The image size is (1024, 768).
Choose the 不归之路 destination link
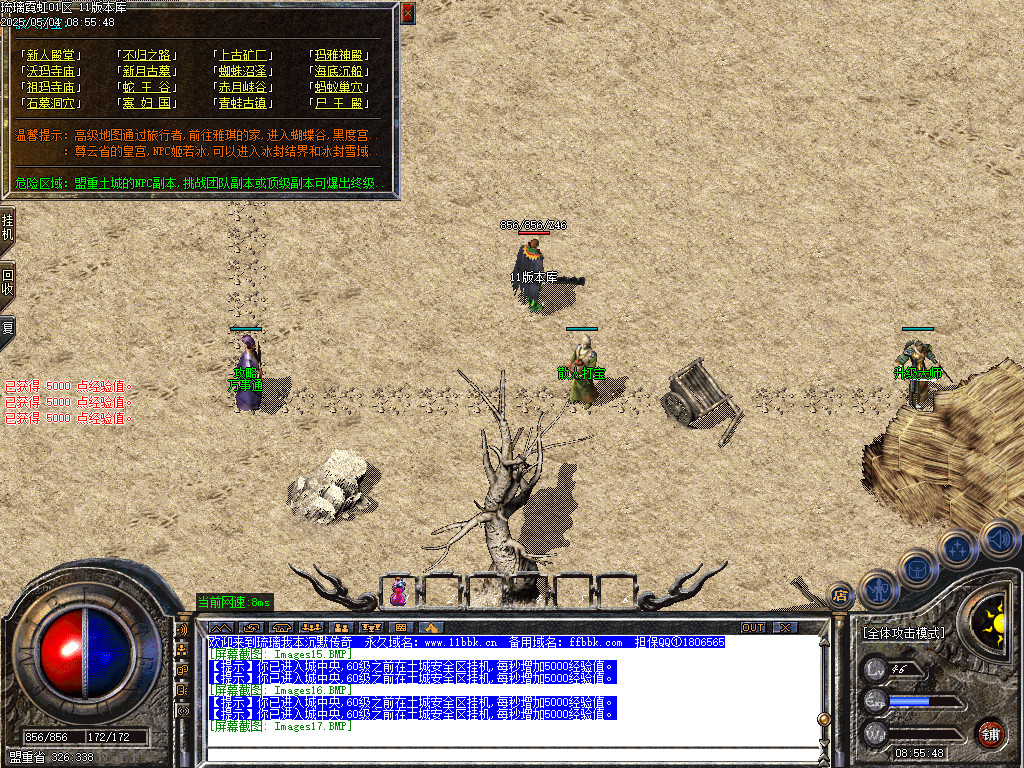click(147, 56)
